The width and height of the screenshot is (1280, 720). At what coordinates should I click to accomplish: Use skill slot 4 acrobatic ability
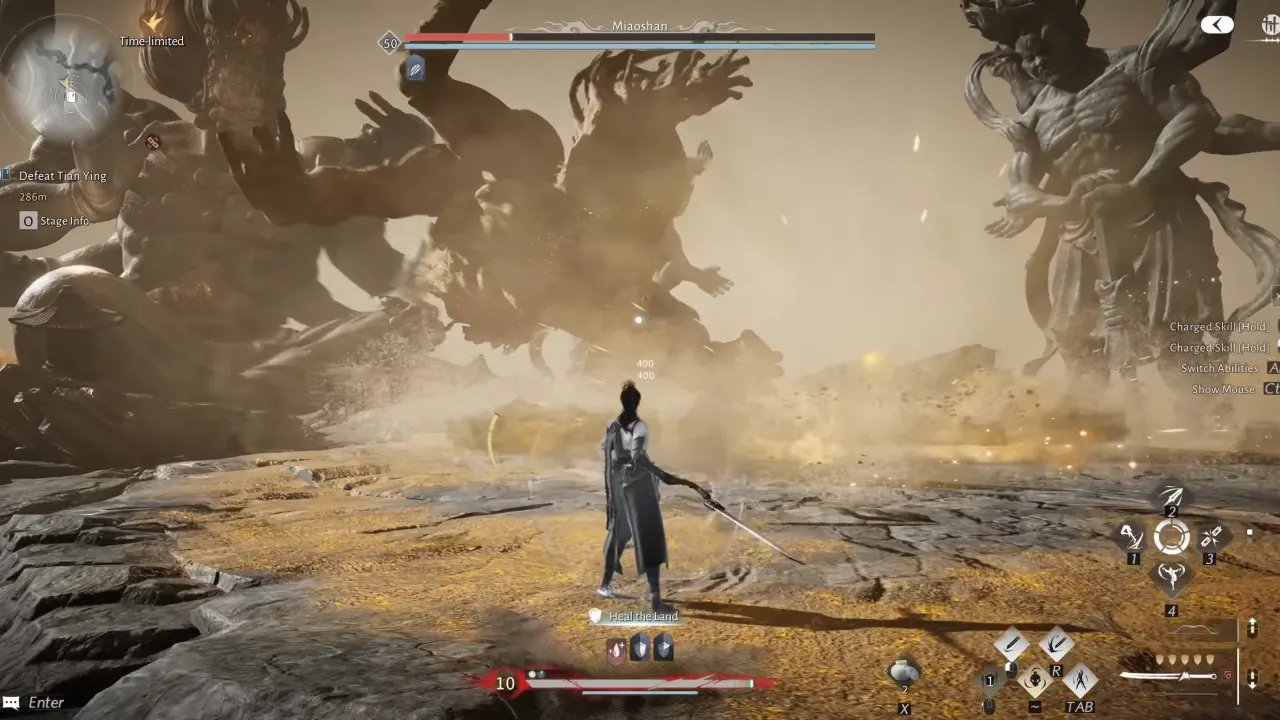[1171, 574]
